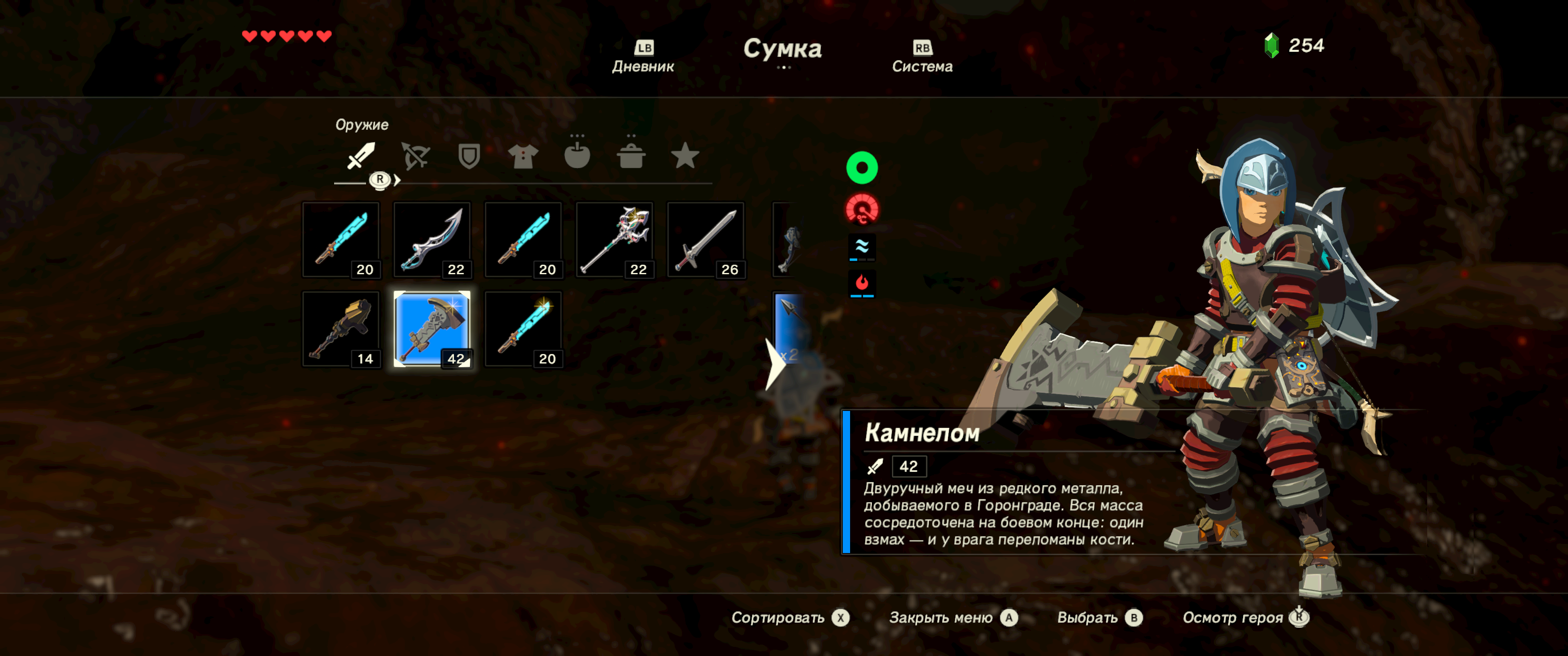Go to the next inventory page arrow

(x=774, y=363)
